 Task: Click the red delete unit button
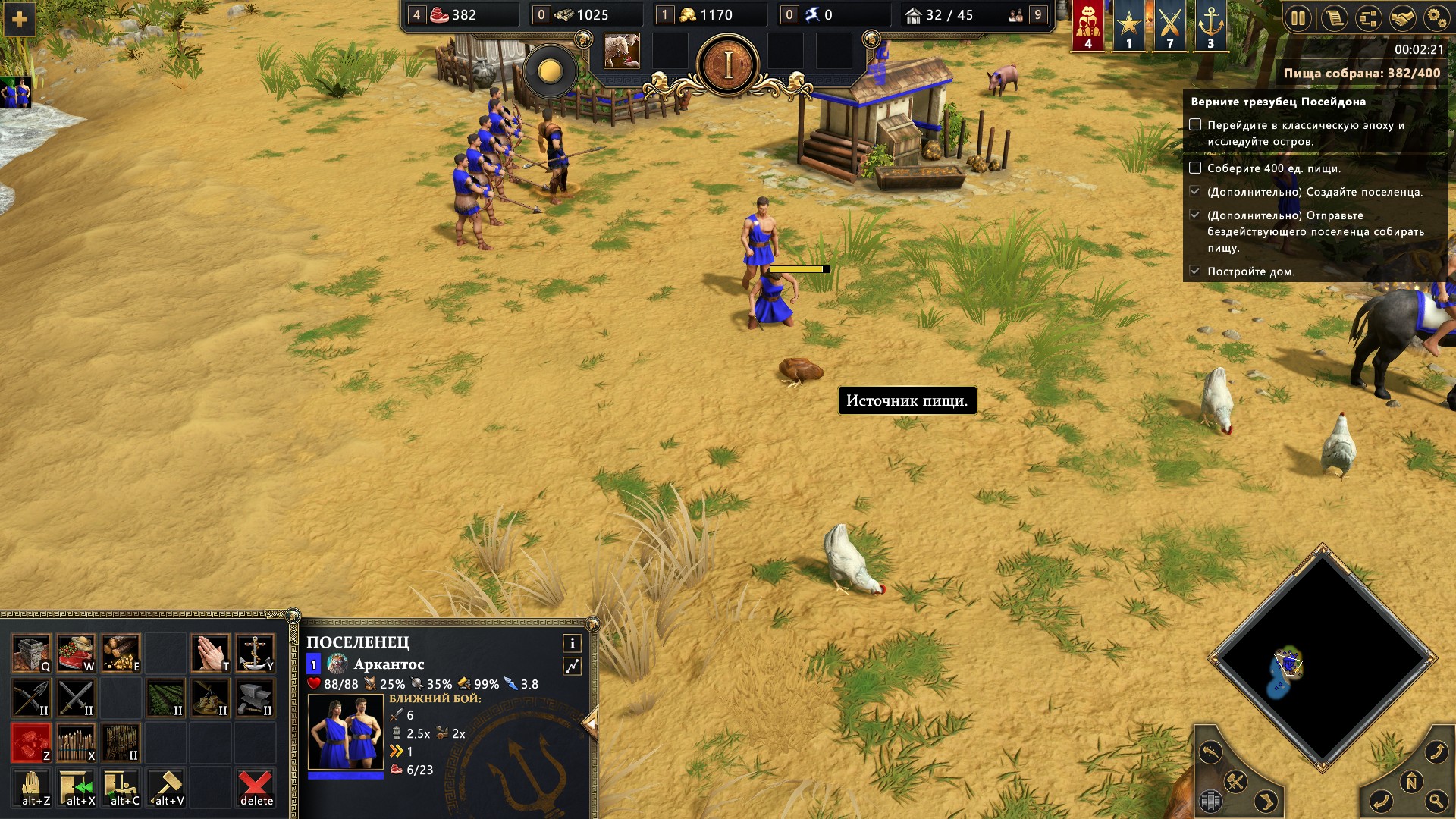point(256,787)
